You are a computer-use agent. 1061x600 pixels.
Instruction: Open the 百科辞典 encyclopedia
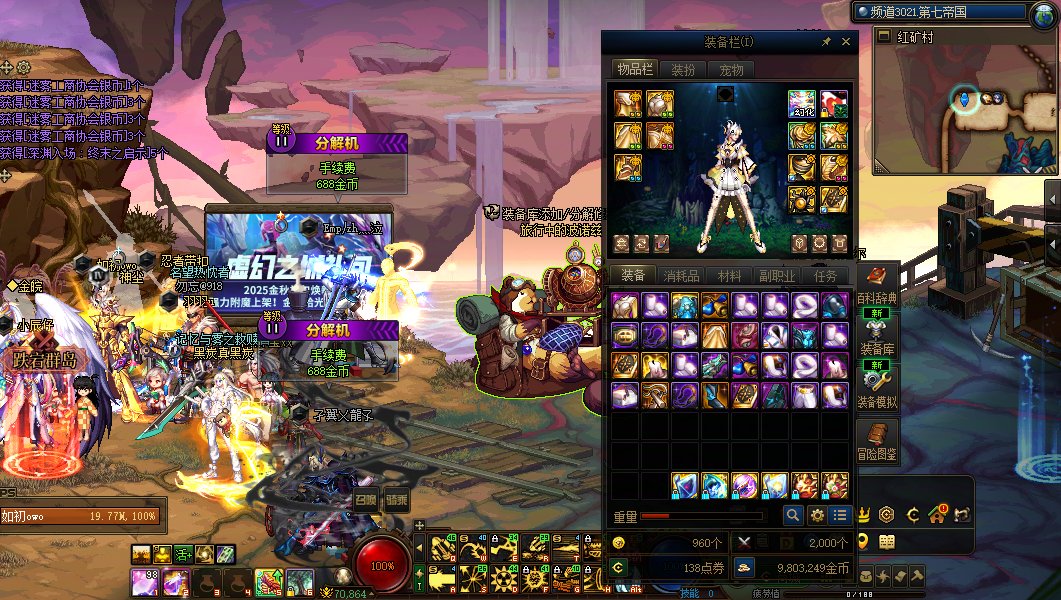[x=876, y=286]
